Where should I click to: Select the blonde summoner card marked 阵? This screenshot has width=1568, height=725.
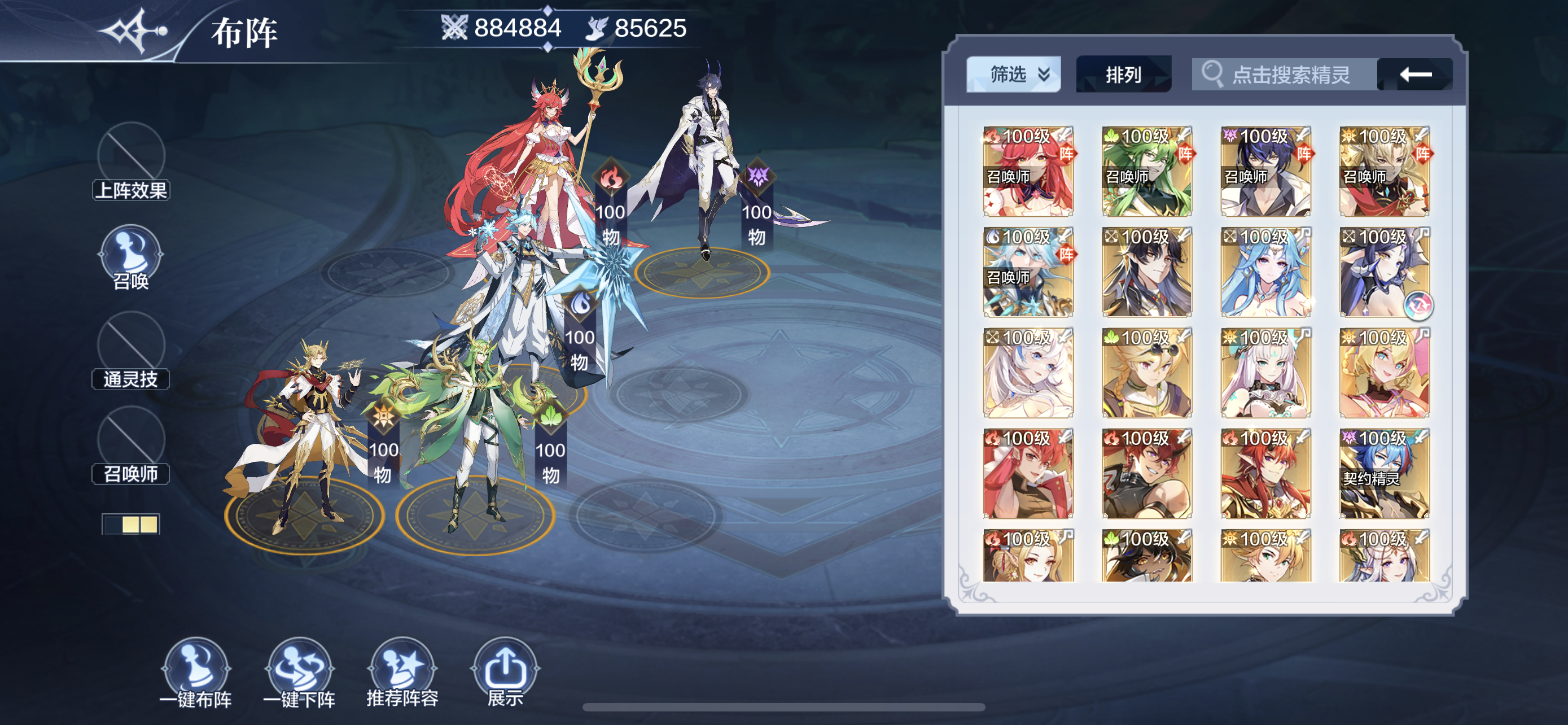[1384, 172]
